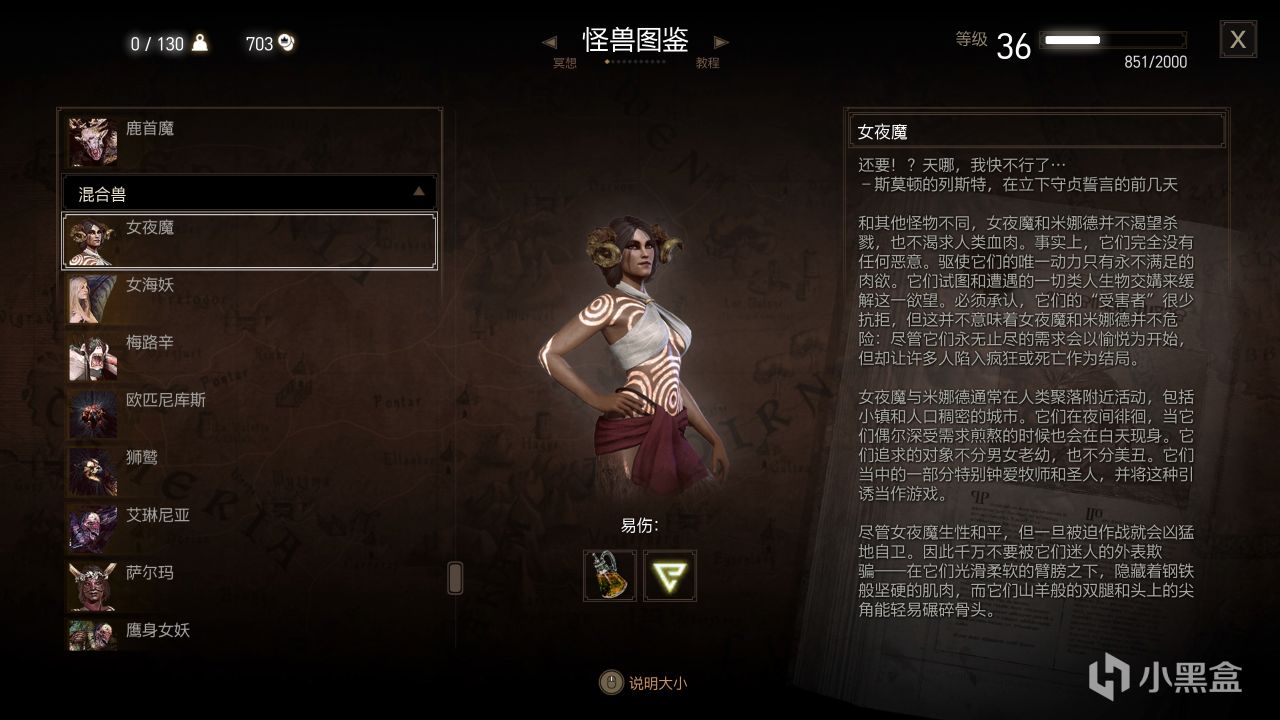Select the 鹿首魔 bestiary entry
The height and width of the screenshot is (720, 1280).
[x=250, y=141]
